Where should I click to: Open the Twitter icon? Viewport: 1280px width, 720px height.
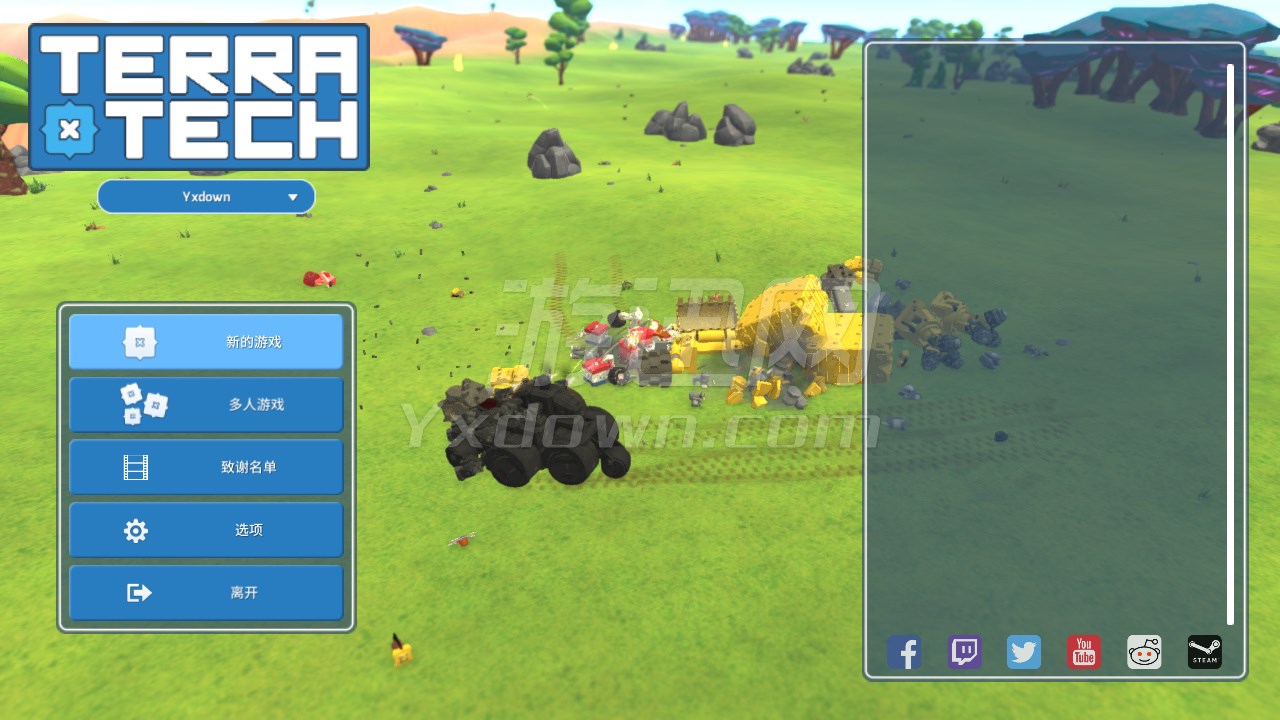(1024, 652)
